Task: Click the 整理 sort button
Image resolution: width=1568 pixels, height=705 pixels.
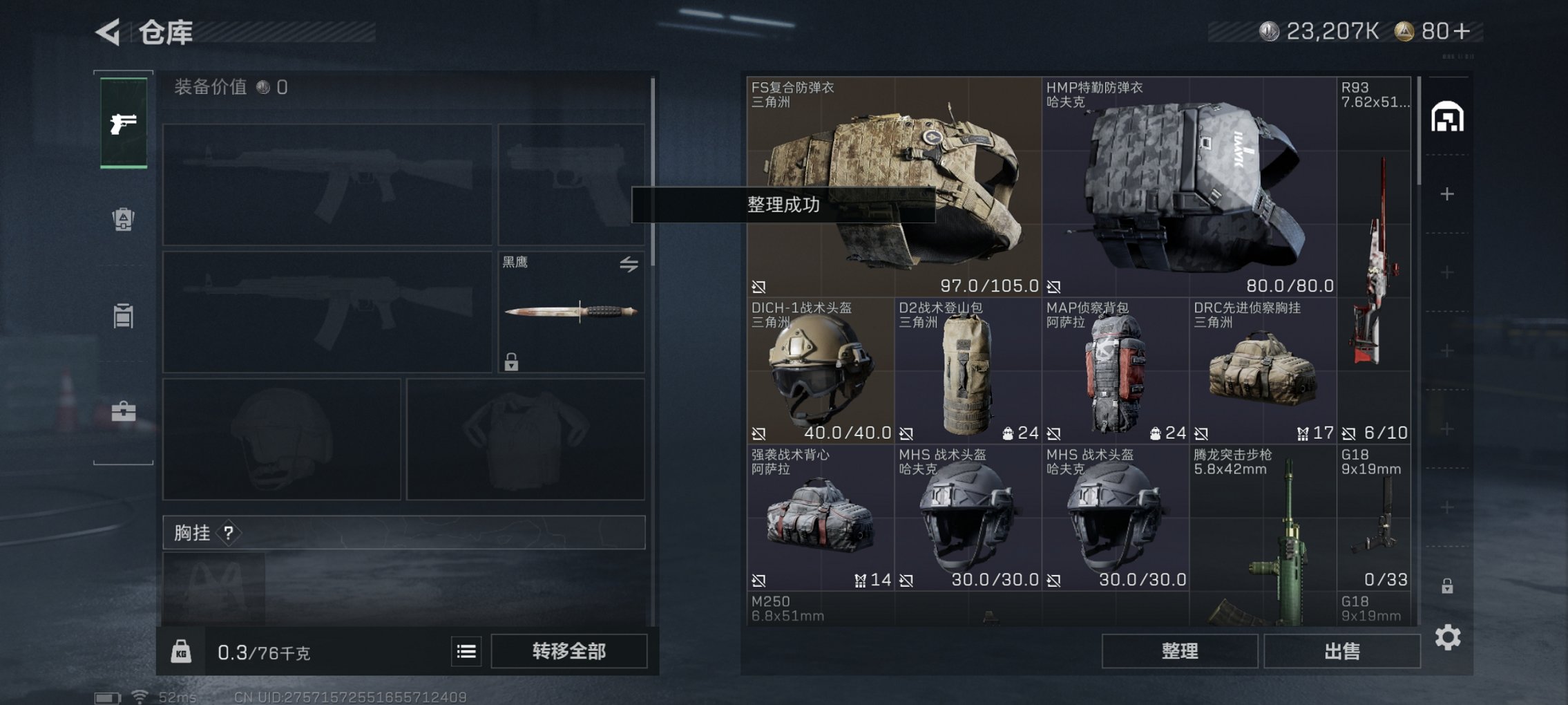Action: 1179,651
